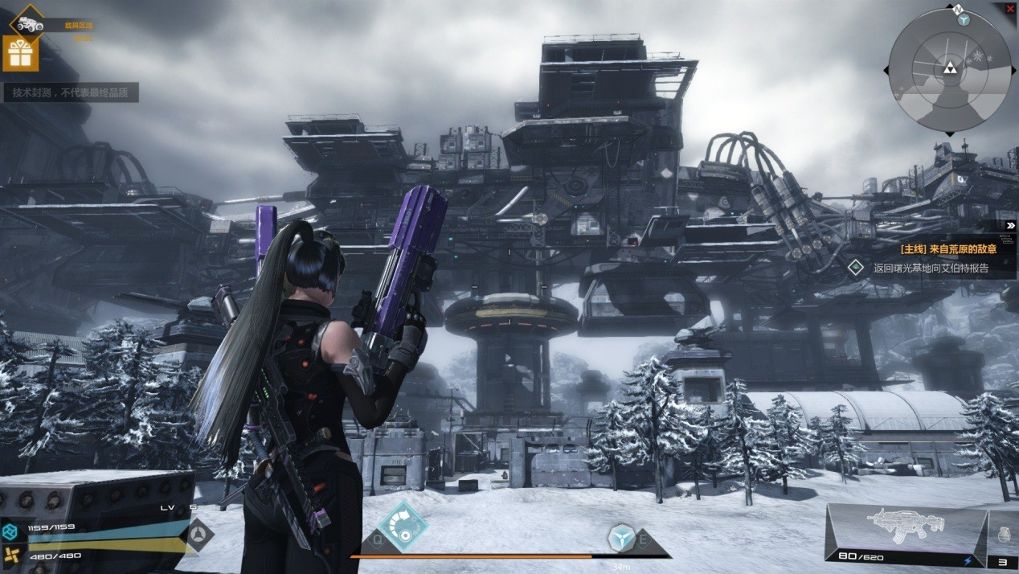Trigger the hexagonal three-blade skill icon
This screenshot has width=1019, height=574.
coord(621,537)
